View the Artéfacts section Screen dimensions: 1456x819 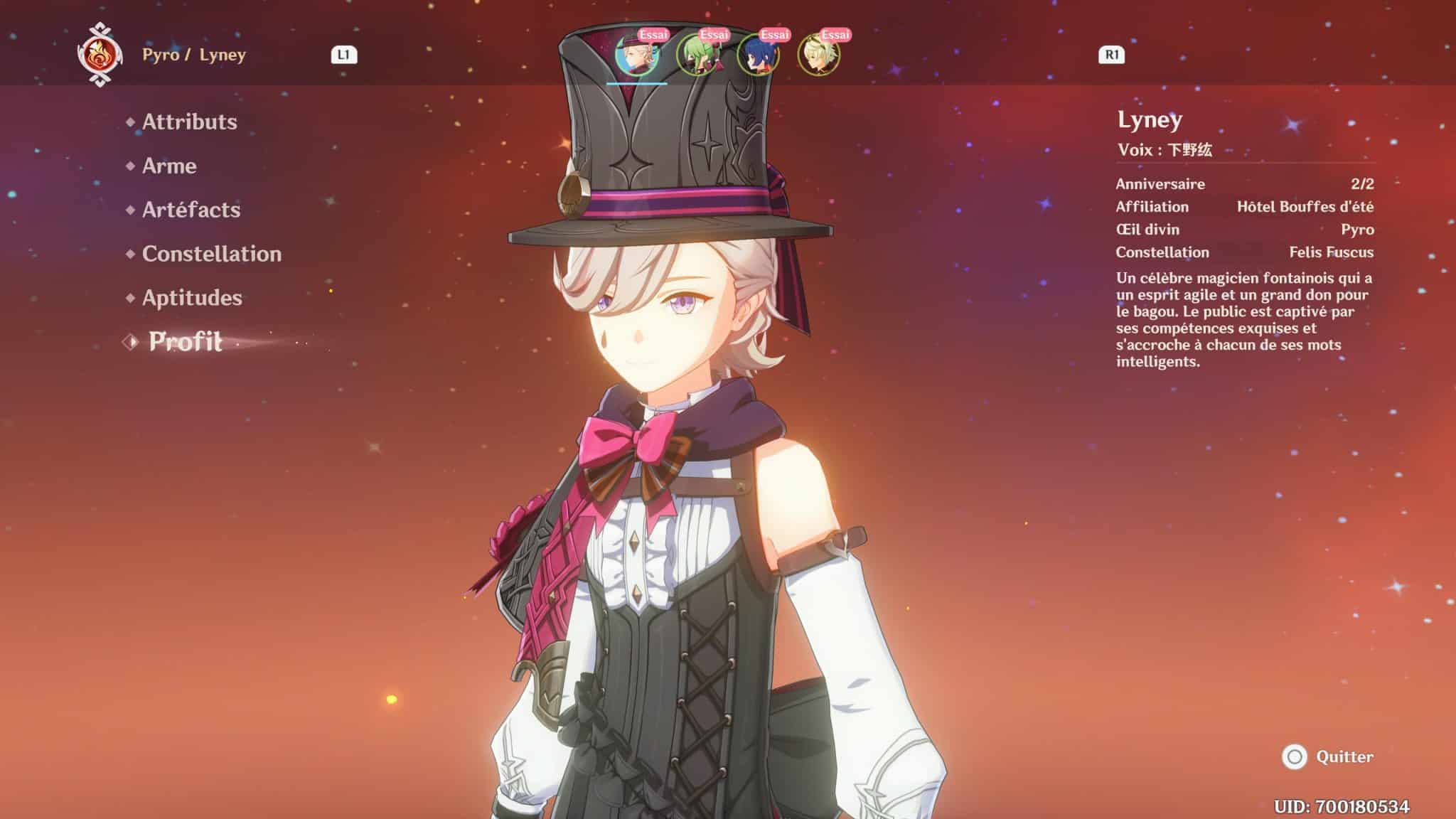point(191,210)
